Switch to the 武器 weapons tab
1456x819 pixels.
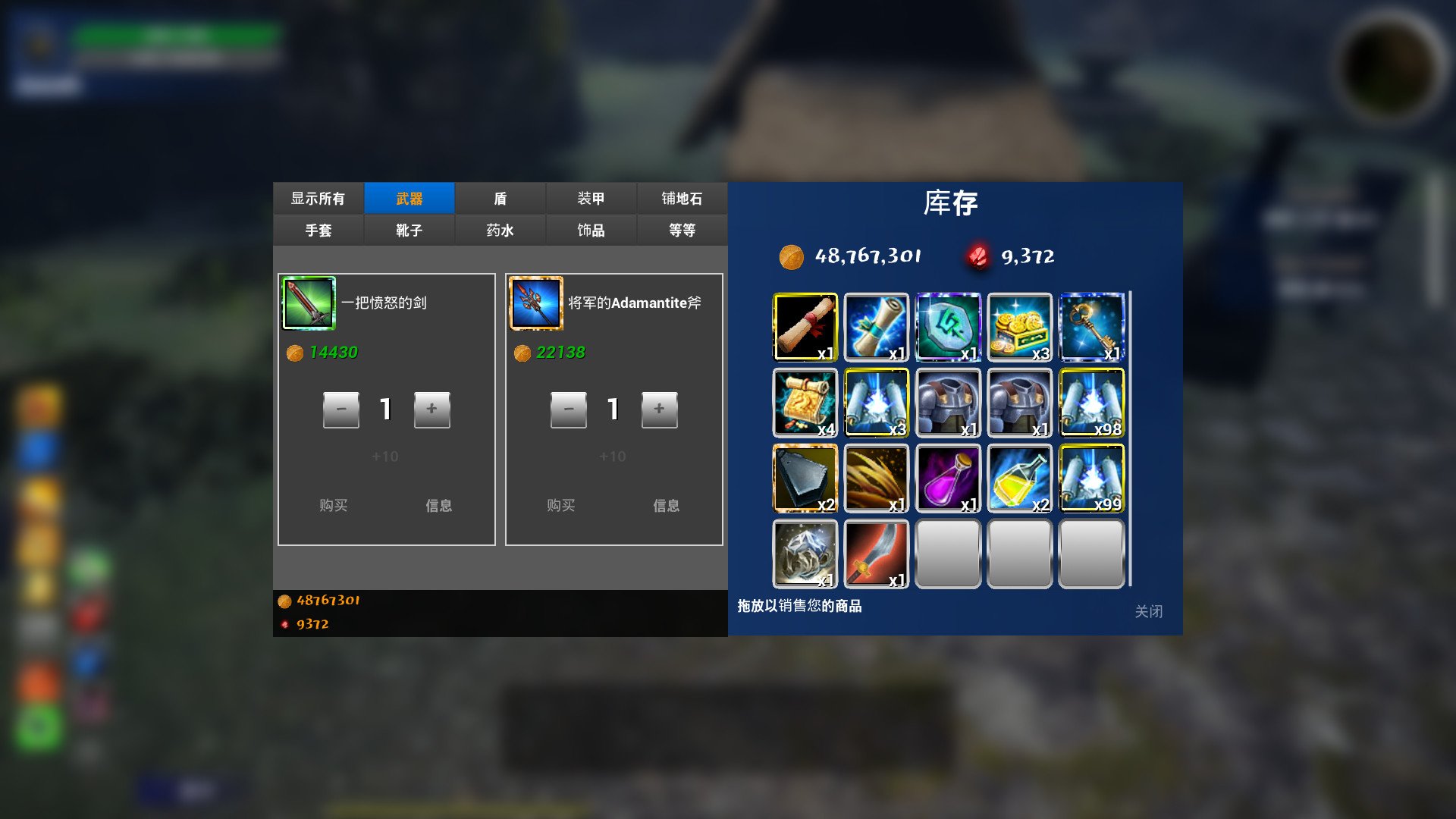pyautogui.click(x=409, y=198)
